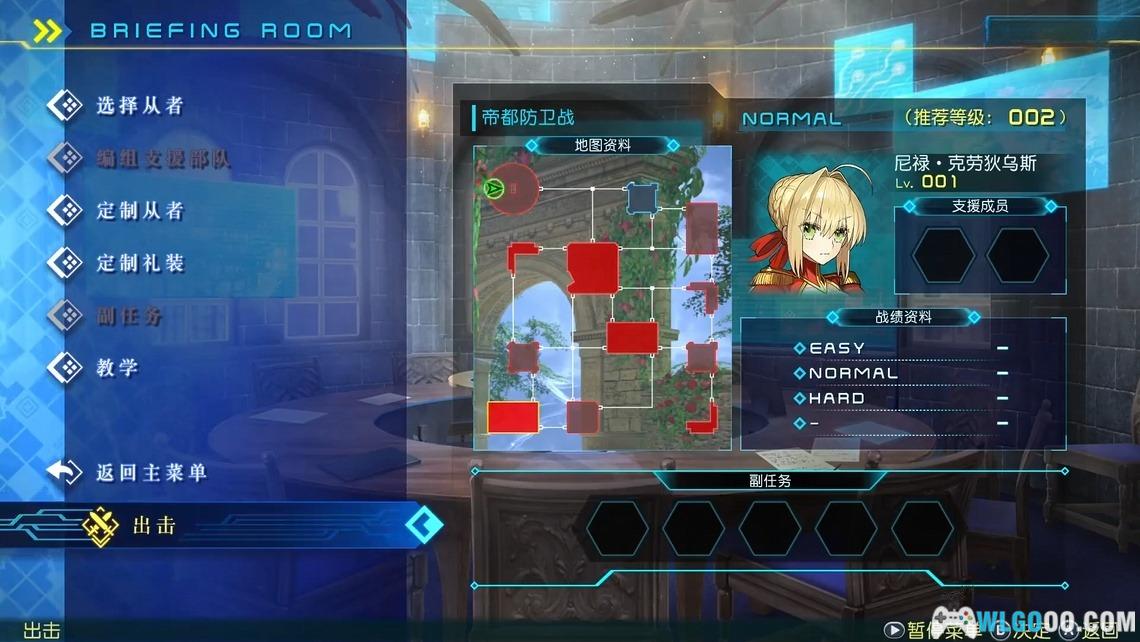Select the NORMAL record row
Screen dimensions: 1140x642
(902, 373)
